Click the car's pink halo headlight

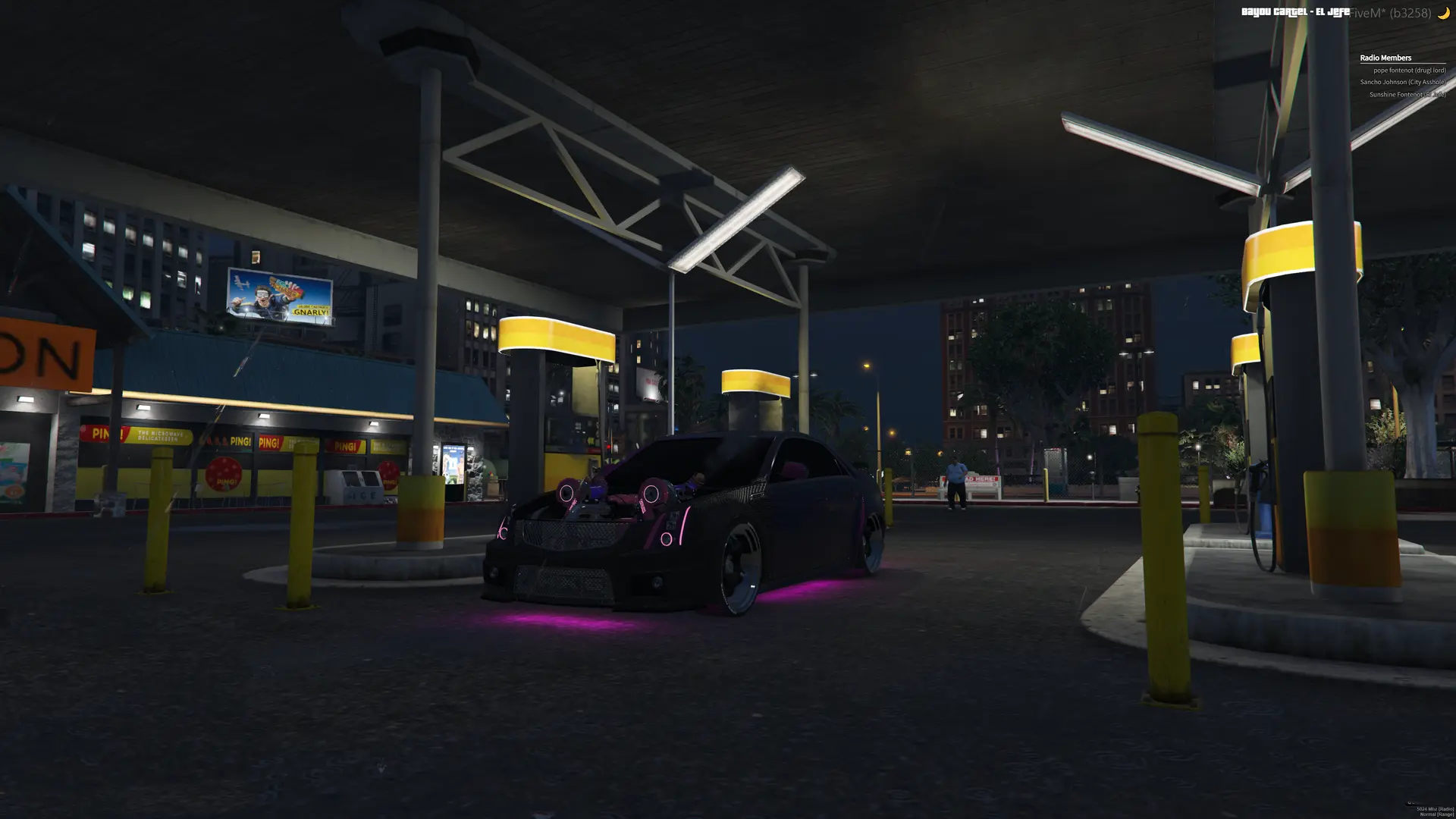pyautogui.click(x=668, y=538)
